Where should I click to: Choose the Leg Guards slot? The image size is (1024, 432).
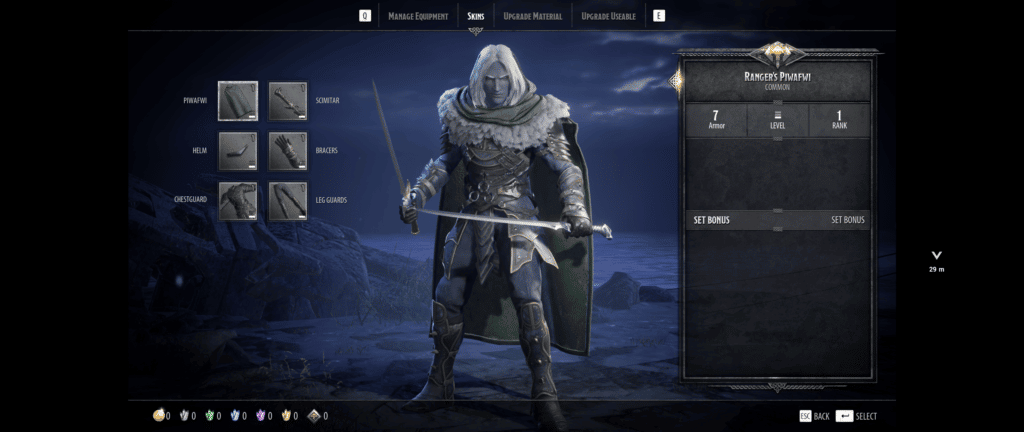[288, 200]
